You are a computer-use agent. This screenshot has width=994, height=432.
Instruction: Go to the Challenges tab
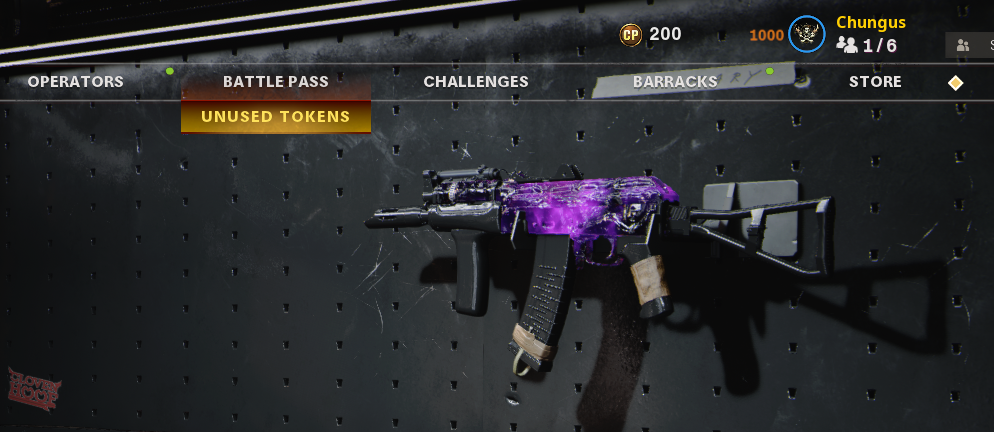pos(476,82)
